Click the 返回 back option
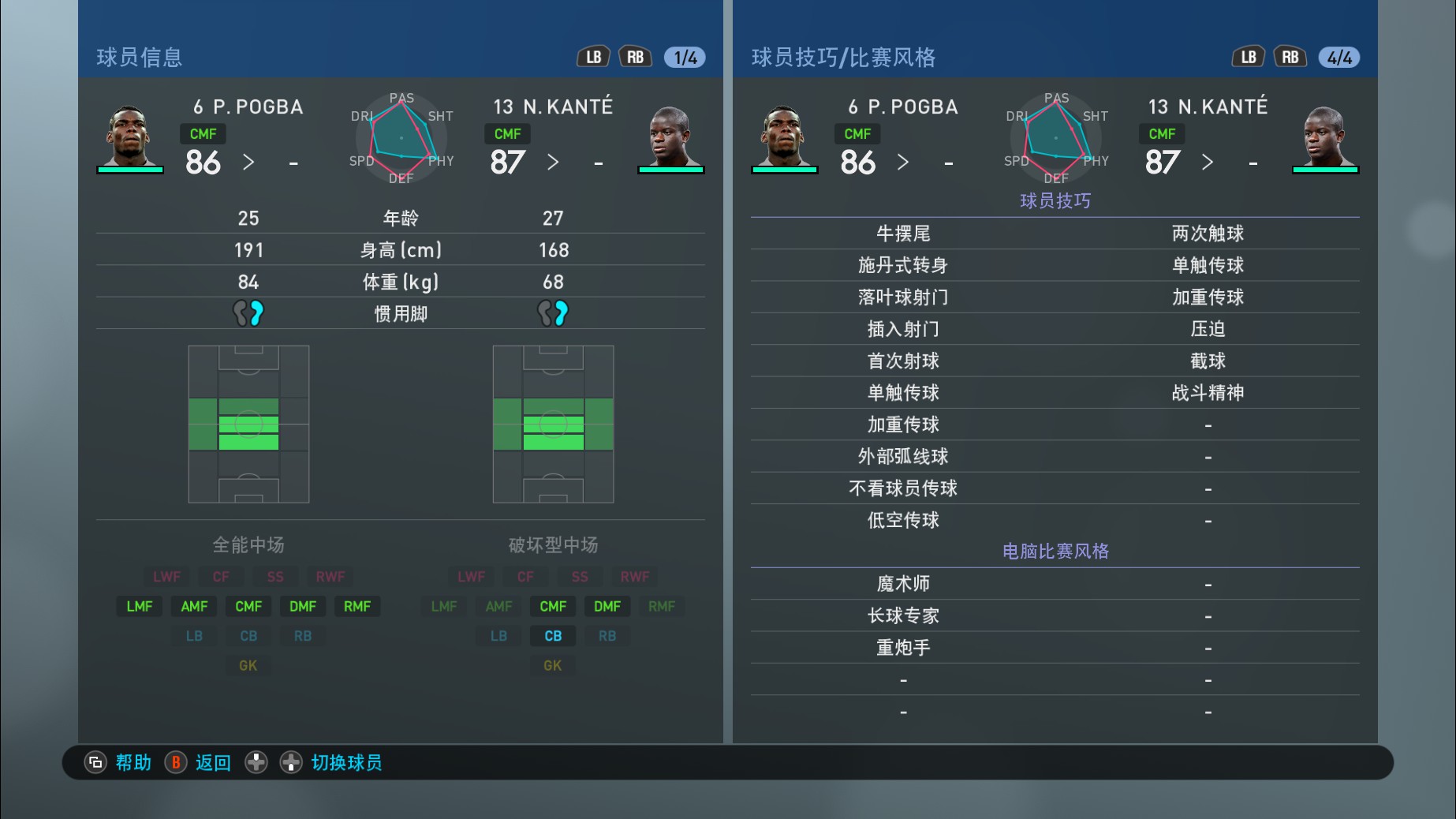Image resolution: width=1456 pixels, height=819 pixels. click(211, 763)
